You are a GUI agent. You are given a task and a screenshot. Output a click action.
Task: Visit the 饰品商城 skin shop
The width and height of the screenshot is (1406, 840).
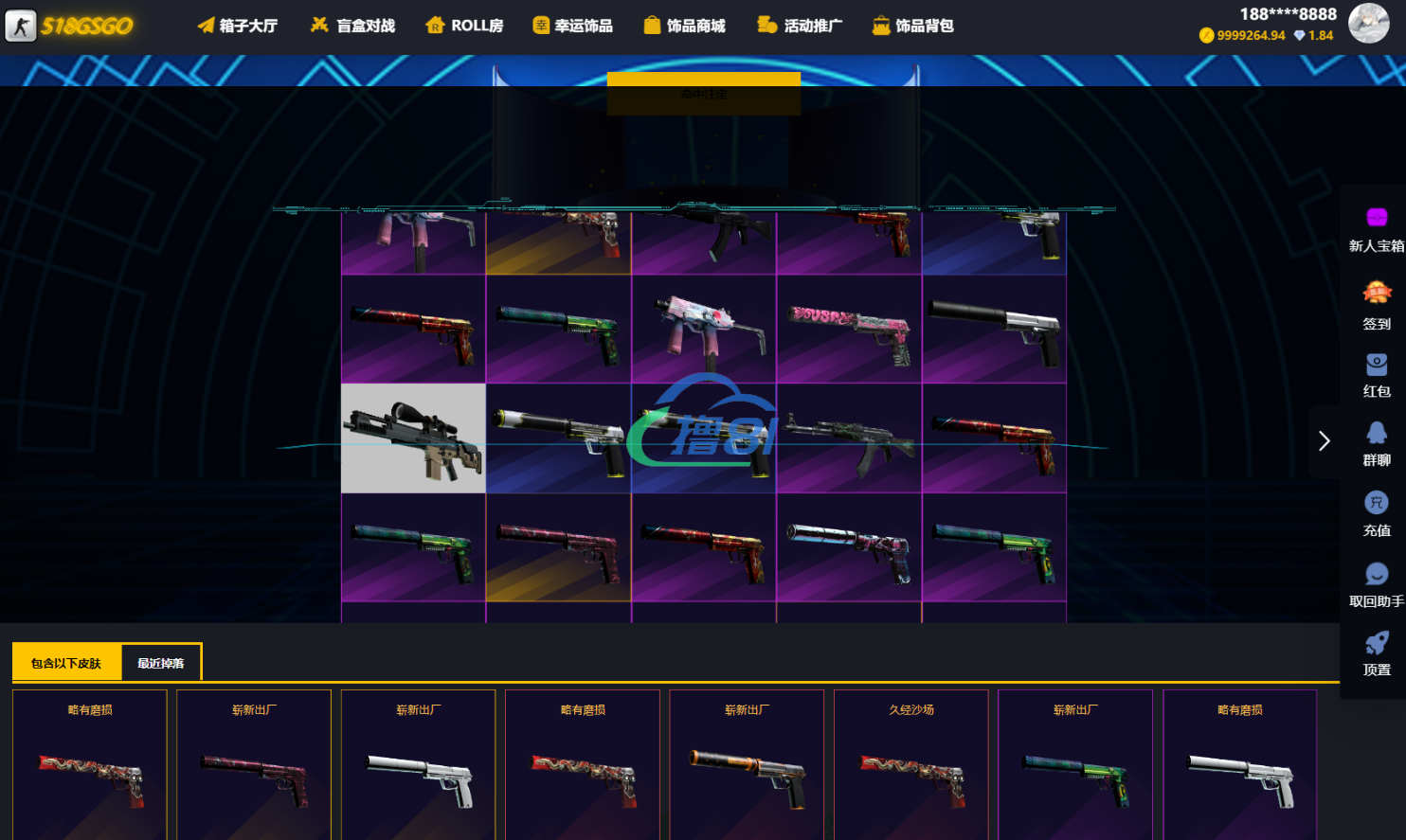tap(684, 26)
